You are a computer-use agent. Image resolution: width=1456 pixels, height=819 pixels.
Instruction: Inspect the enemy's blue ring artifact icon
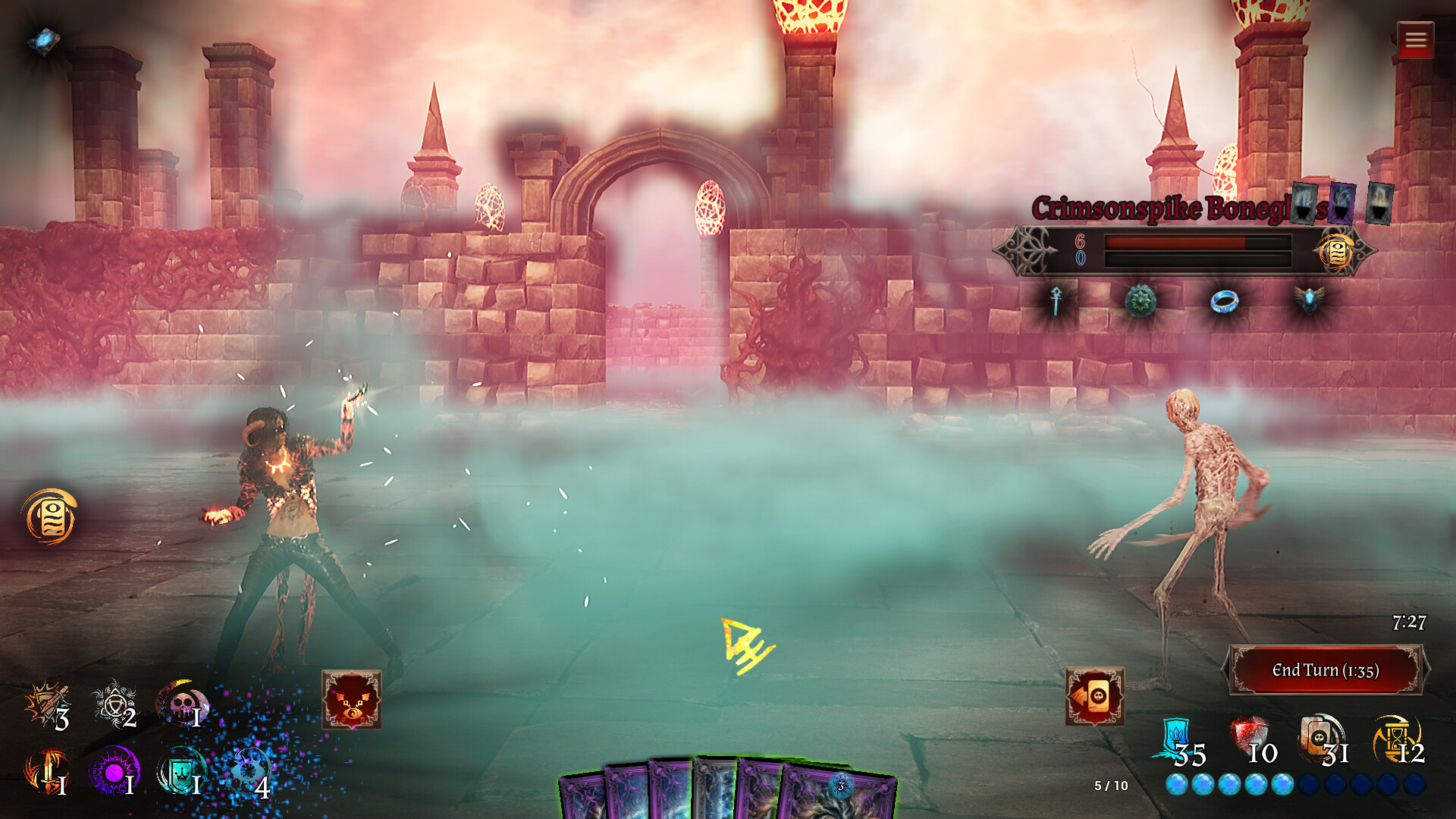click(x=1223, y=300)
